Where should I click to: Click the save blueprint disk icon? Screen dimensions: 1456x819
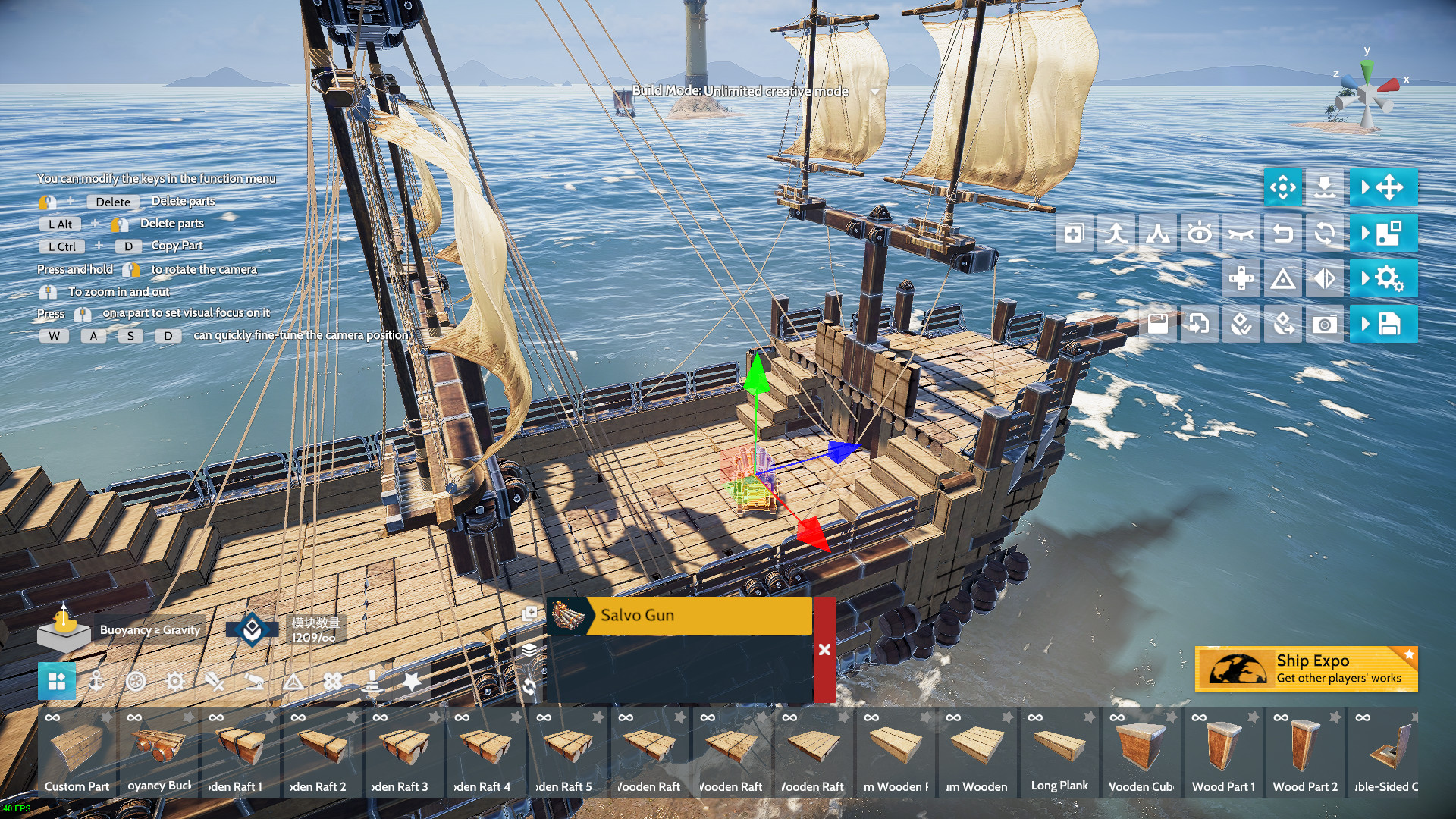(x=1156, y=324)
